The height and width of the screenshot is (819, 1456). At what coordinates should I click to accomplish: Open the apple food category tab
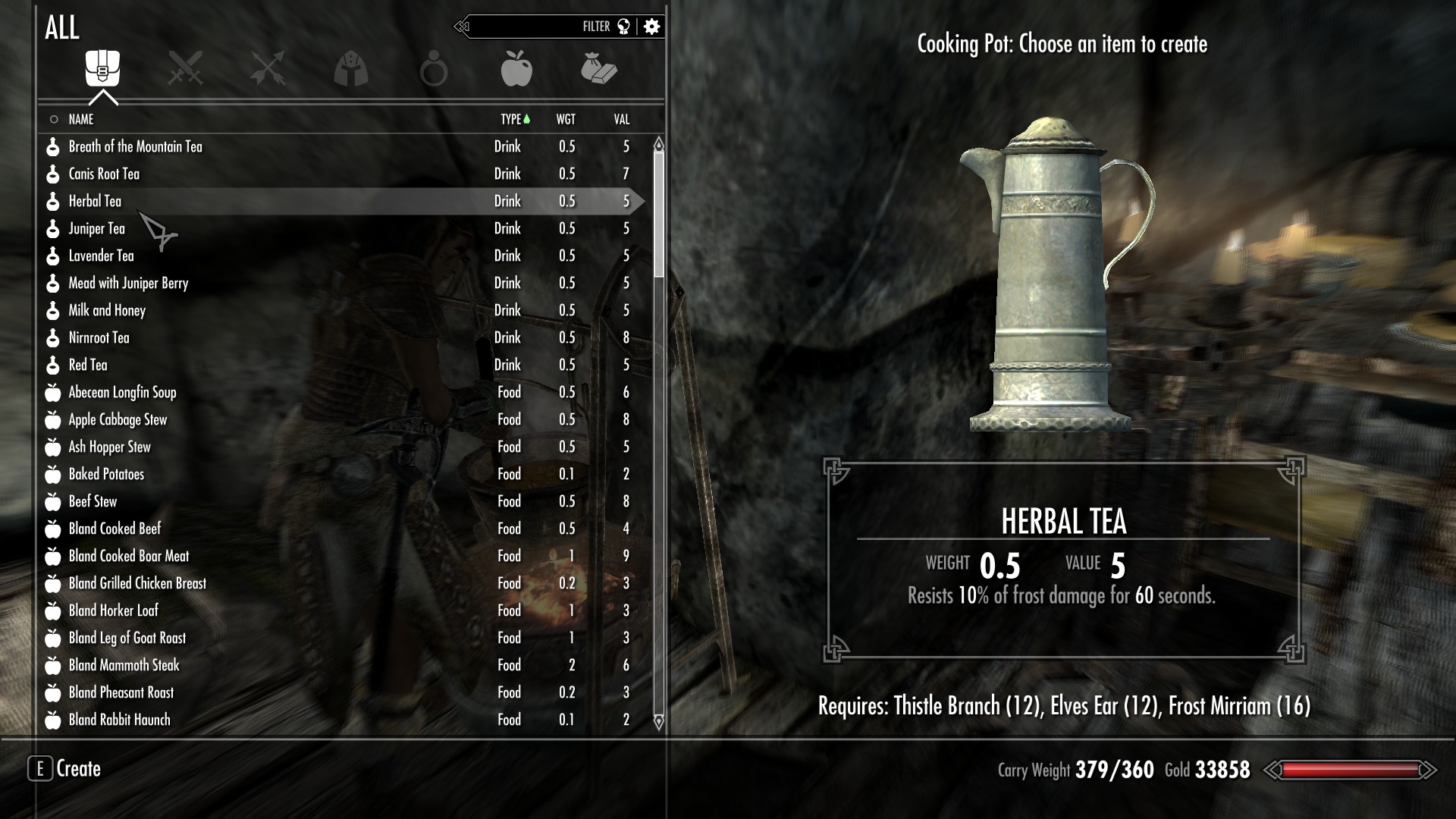(x=516, y=69)
